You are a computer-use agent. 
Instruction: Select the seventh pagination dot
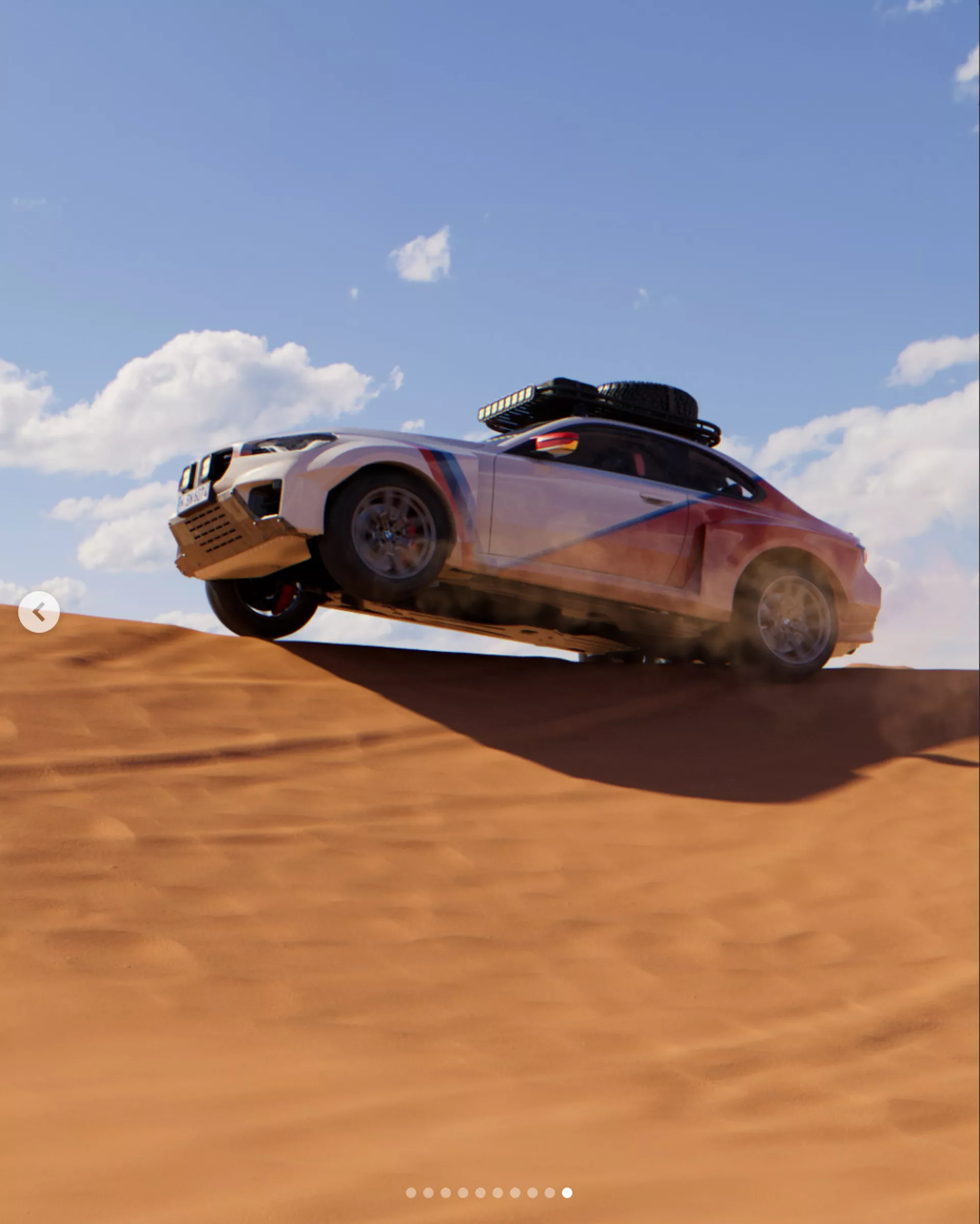[x=514, y=1193]
